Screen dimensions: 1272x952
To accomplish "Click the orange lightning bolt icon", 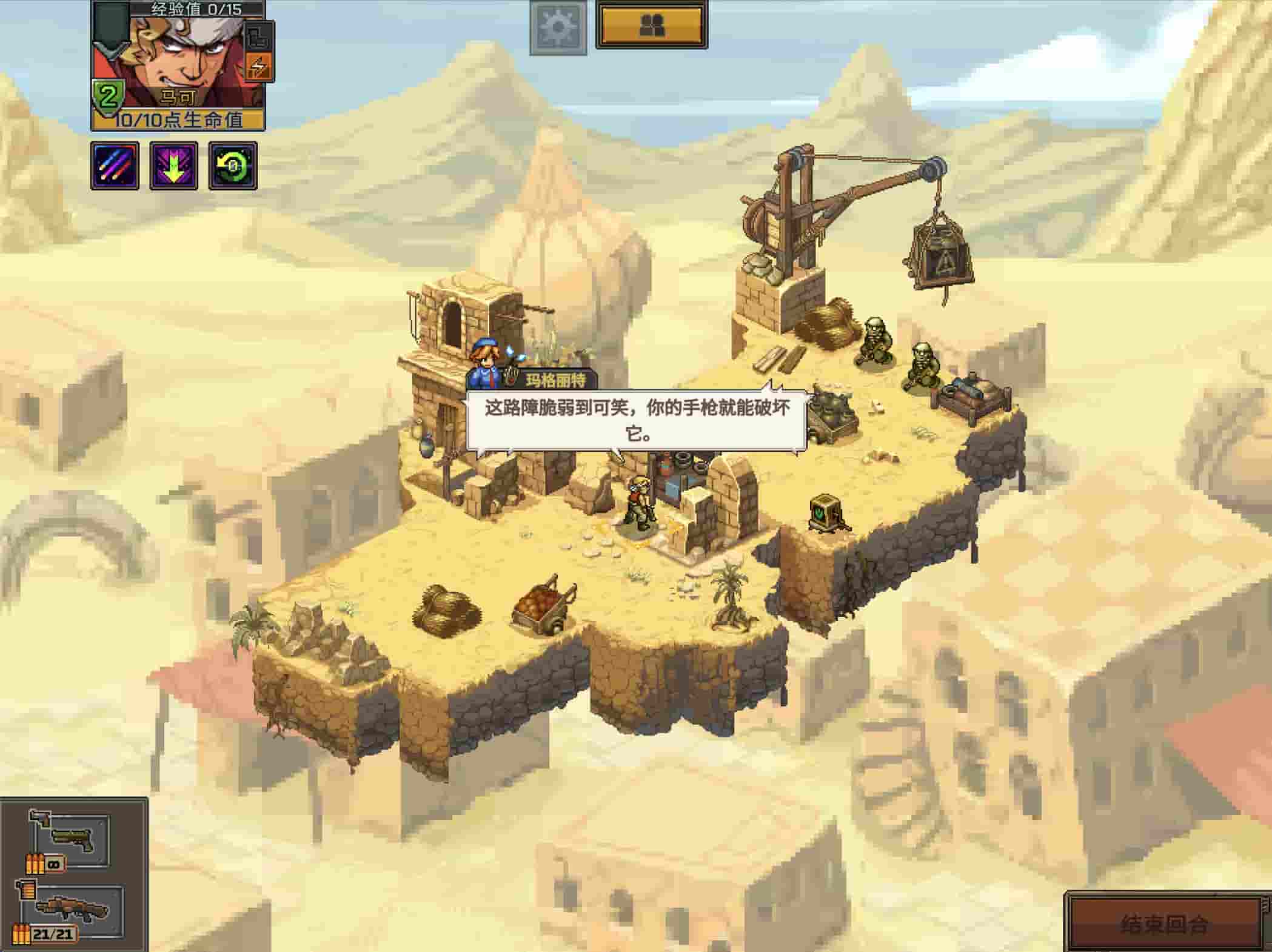I will (x=259, y=66).
